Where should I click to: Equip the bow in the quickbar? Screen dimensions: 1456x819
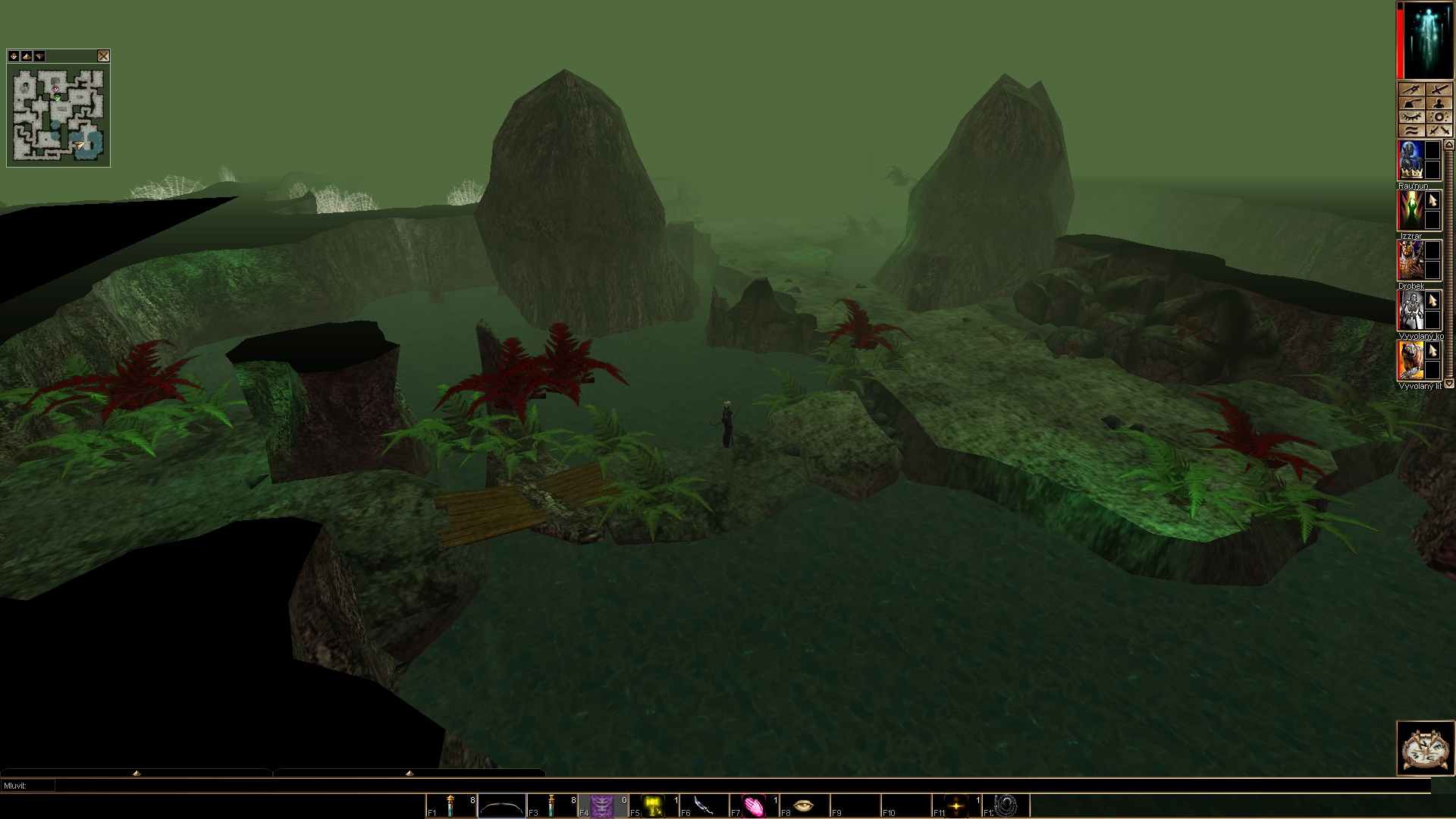(x=501, y=805)
